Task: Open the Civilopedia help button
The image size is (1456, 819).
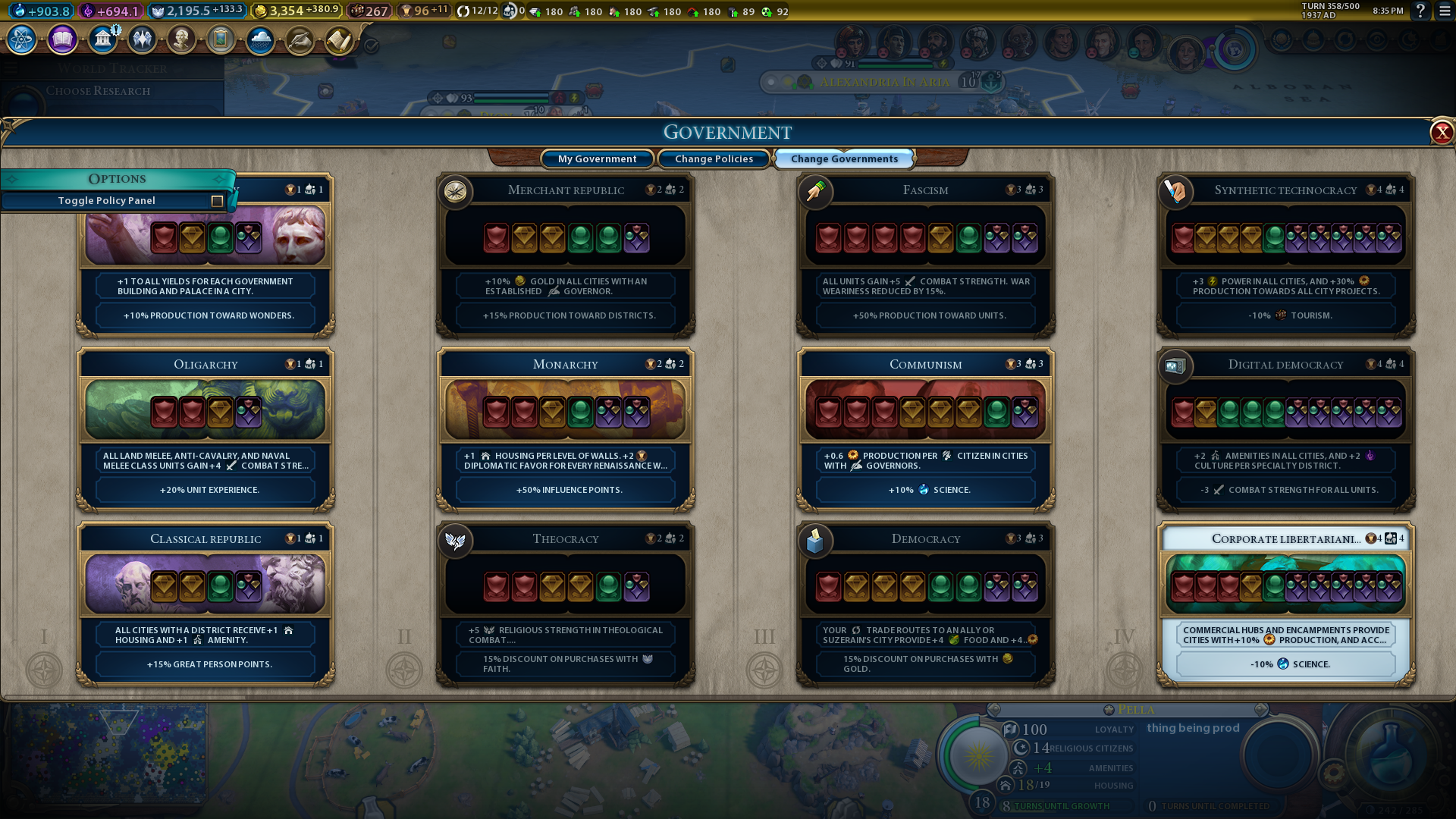Action: click(x=1420, y=11)
